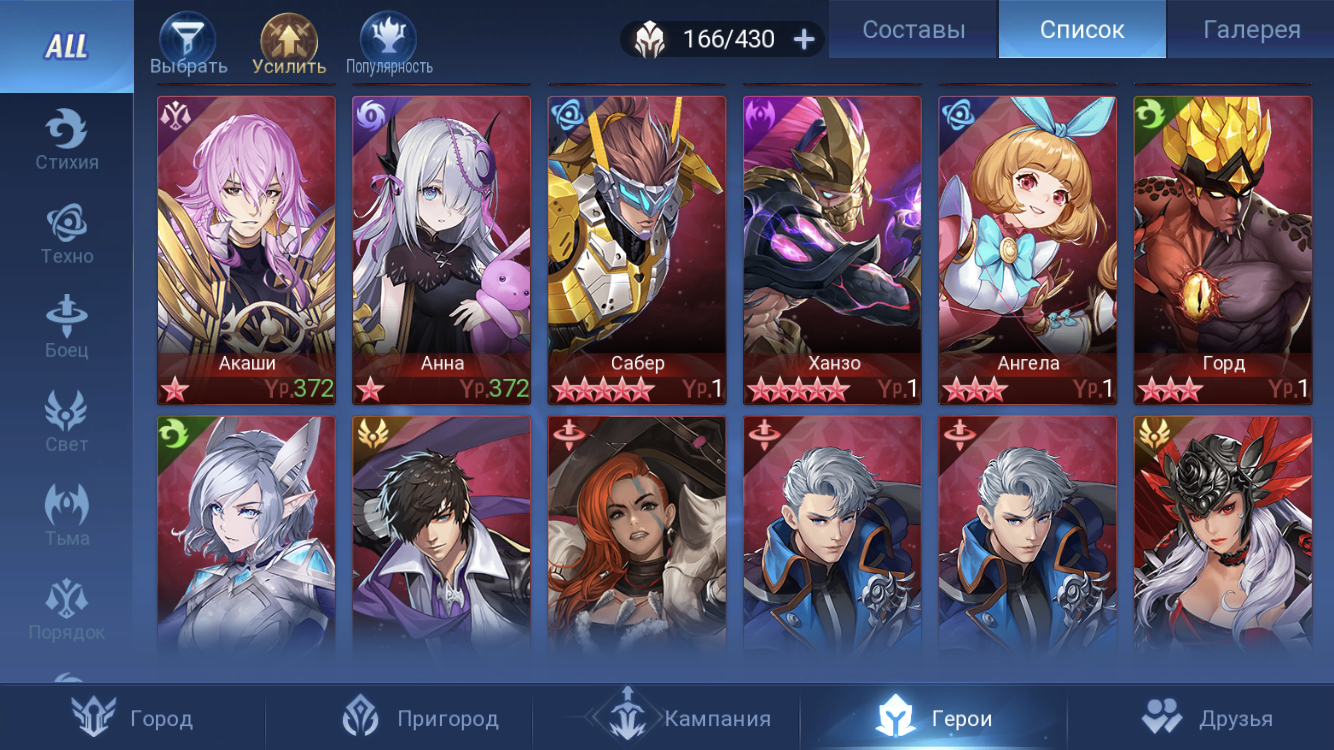This screenshot has width=1334, height=750.
Task: Switch to the Составы tab
Action: 913,30
